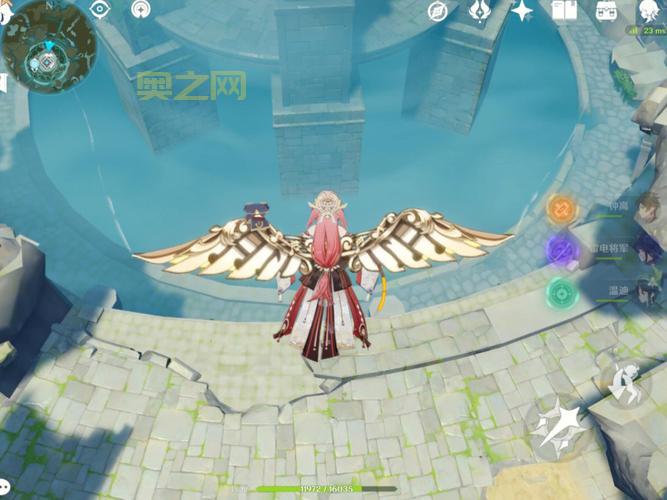Open the wish star icon
Screen dimensions: 667x500
click(x=521, y=11)
